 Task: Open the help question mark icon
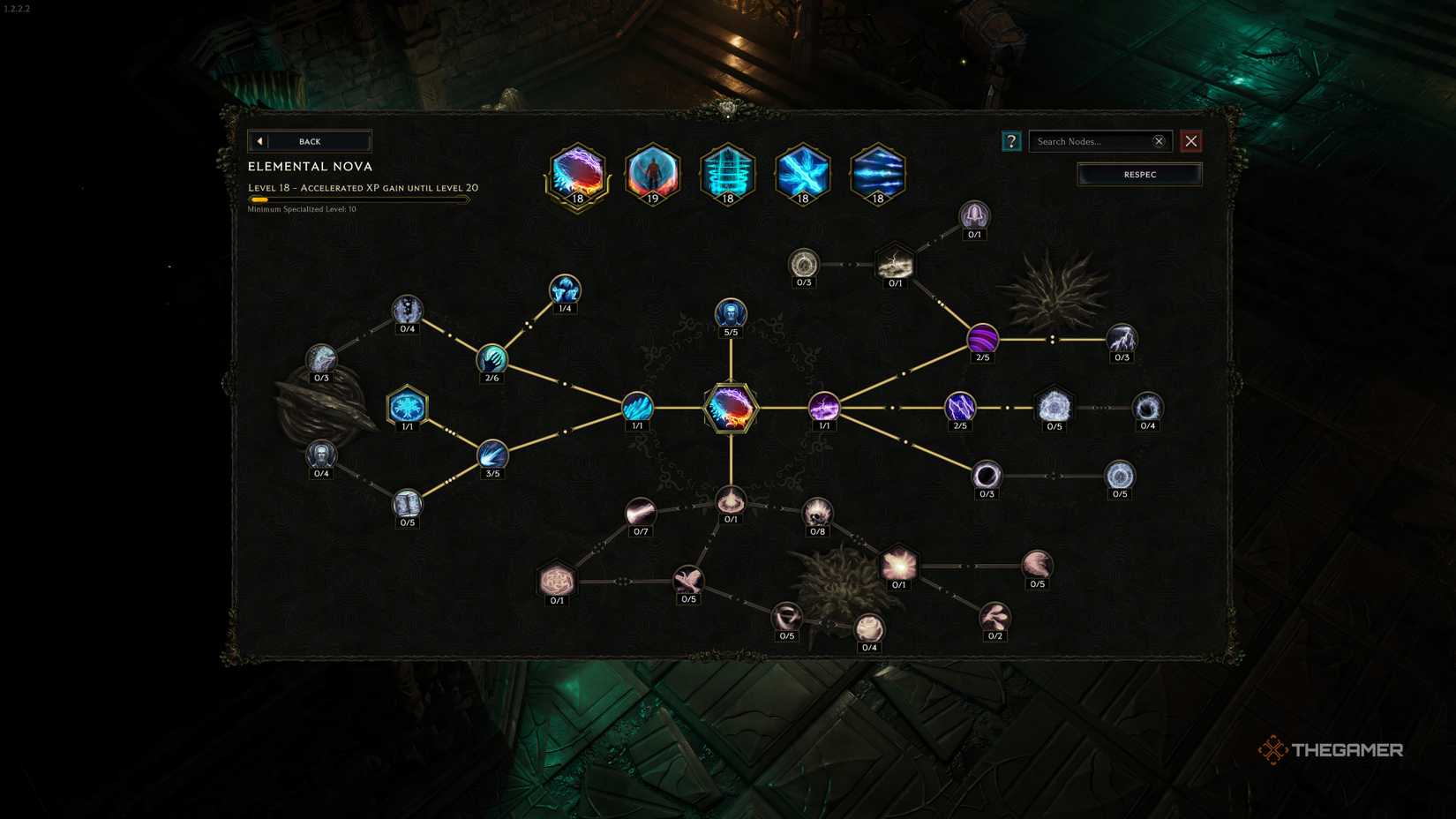[x=1011, y=141]
